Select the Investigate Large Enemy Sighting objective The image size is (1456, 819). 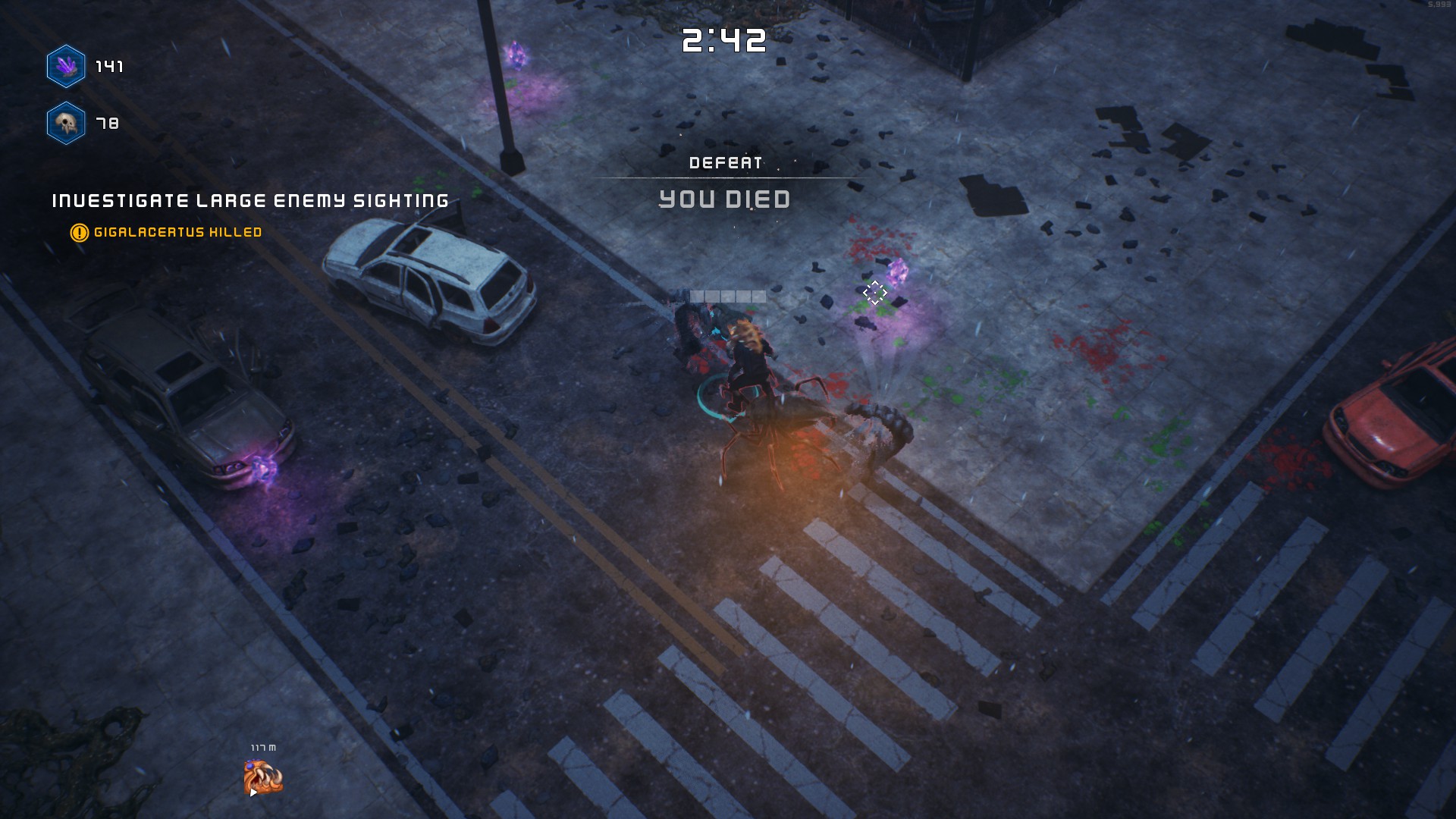[x=250, y=201]
